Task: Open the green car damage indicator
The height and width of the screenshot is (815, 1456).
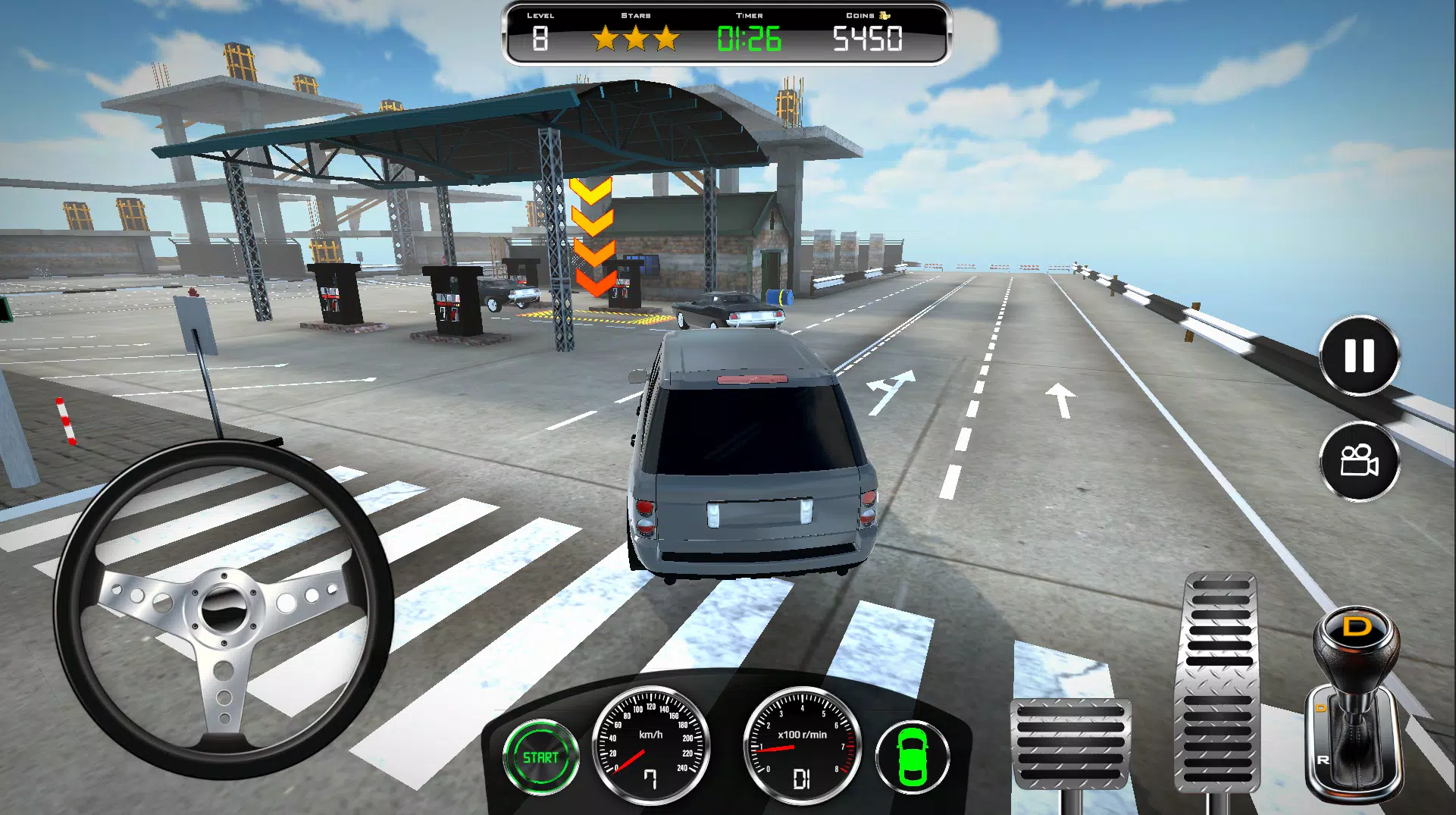Action: [x=913, y=757]
